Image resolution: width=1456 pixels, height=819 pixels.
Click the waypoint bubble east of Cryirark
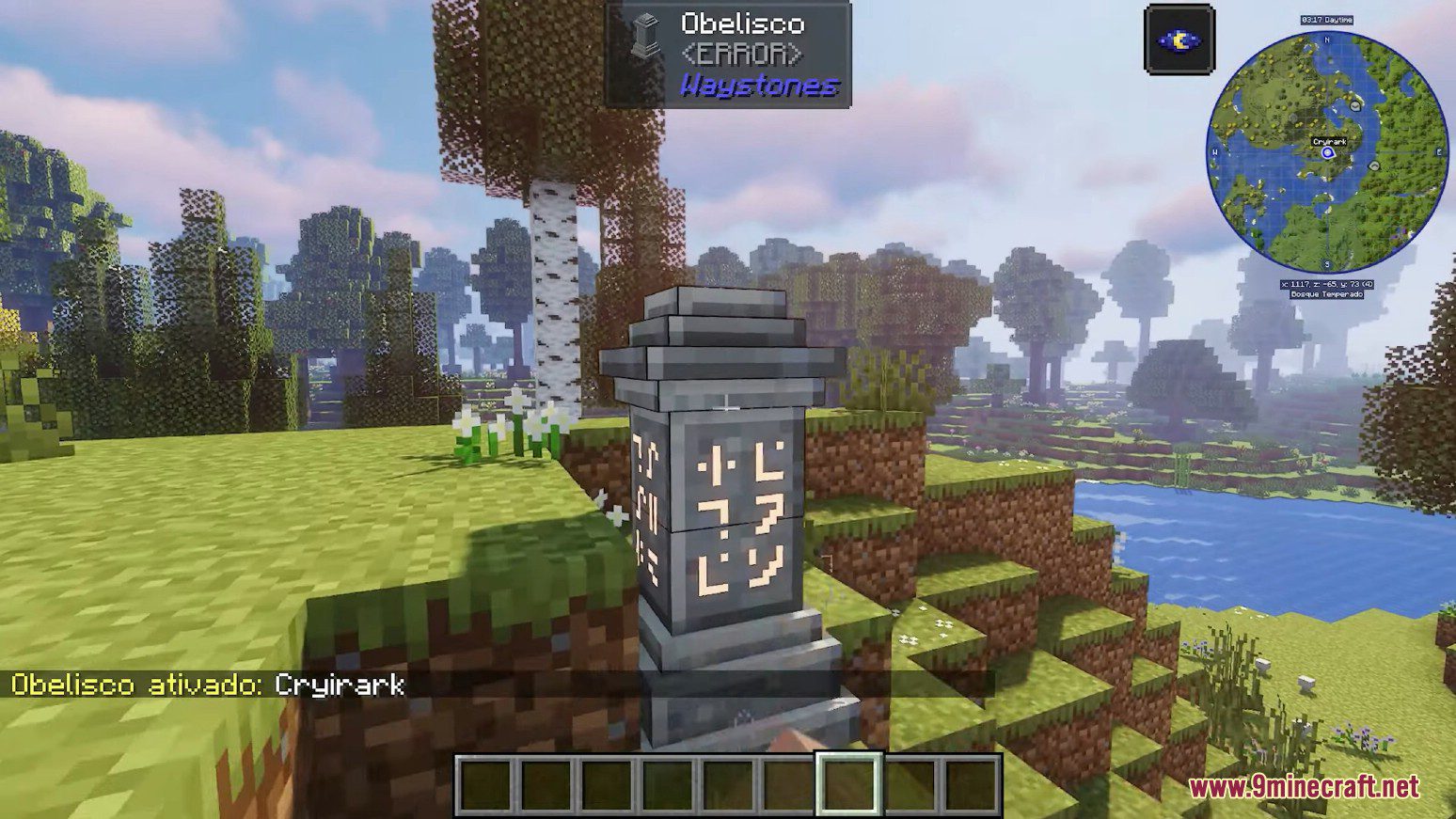tap(1374, 165)
